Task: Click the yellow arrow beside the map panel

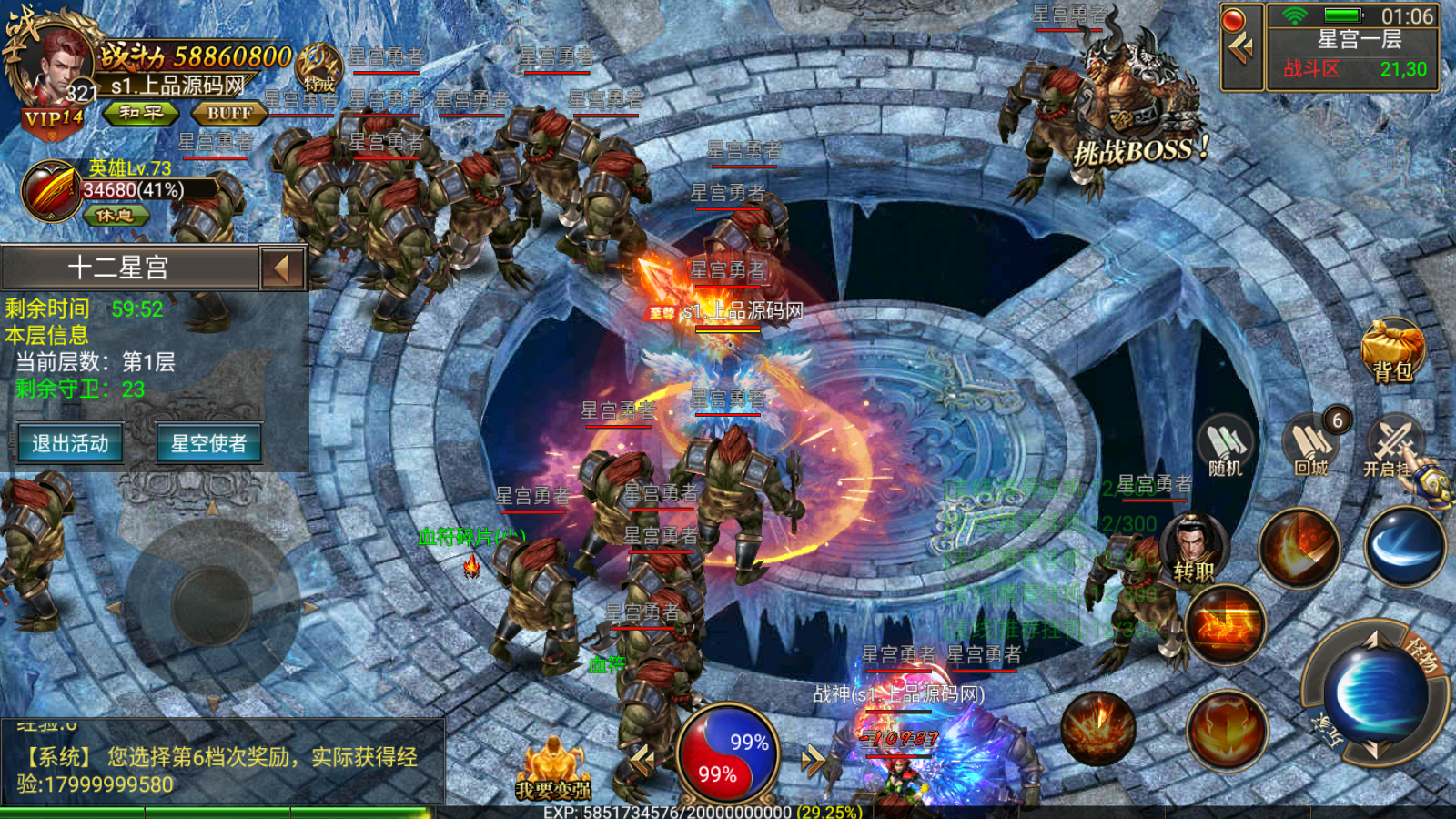Action: click(1241, 47)
